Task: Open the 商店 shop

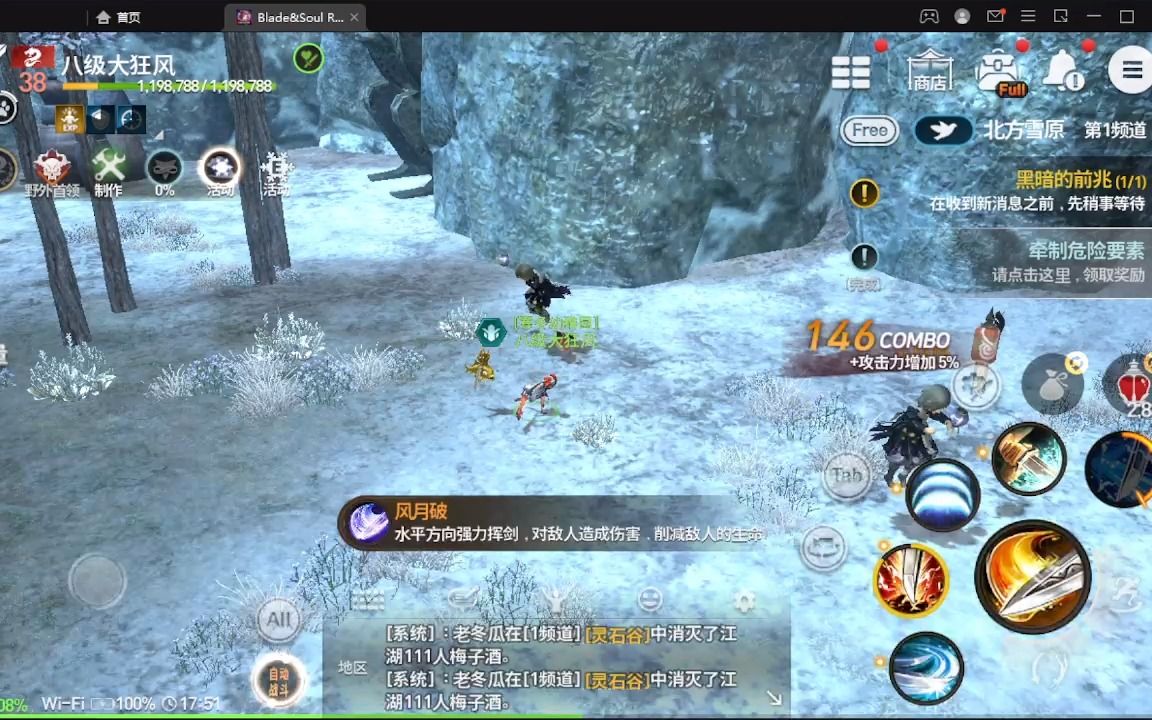Action: point(929,71)
